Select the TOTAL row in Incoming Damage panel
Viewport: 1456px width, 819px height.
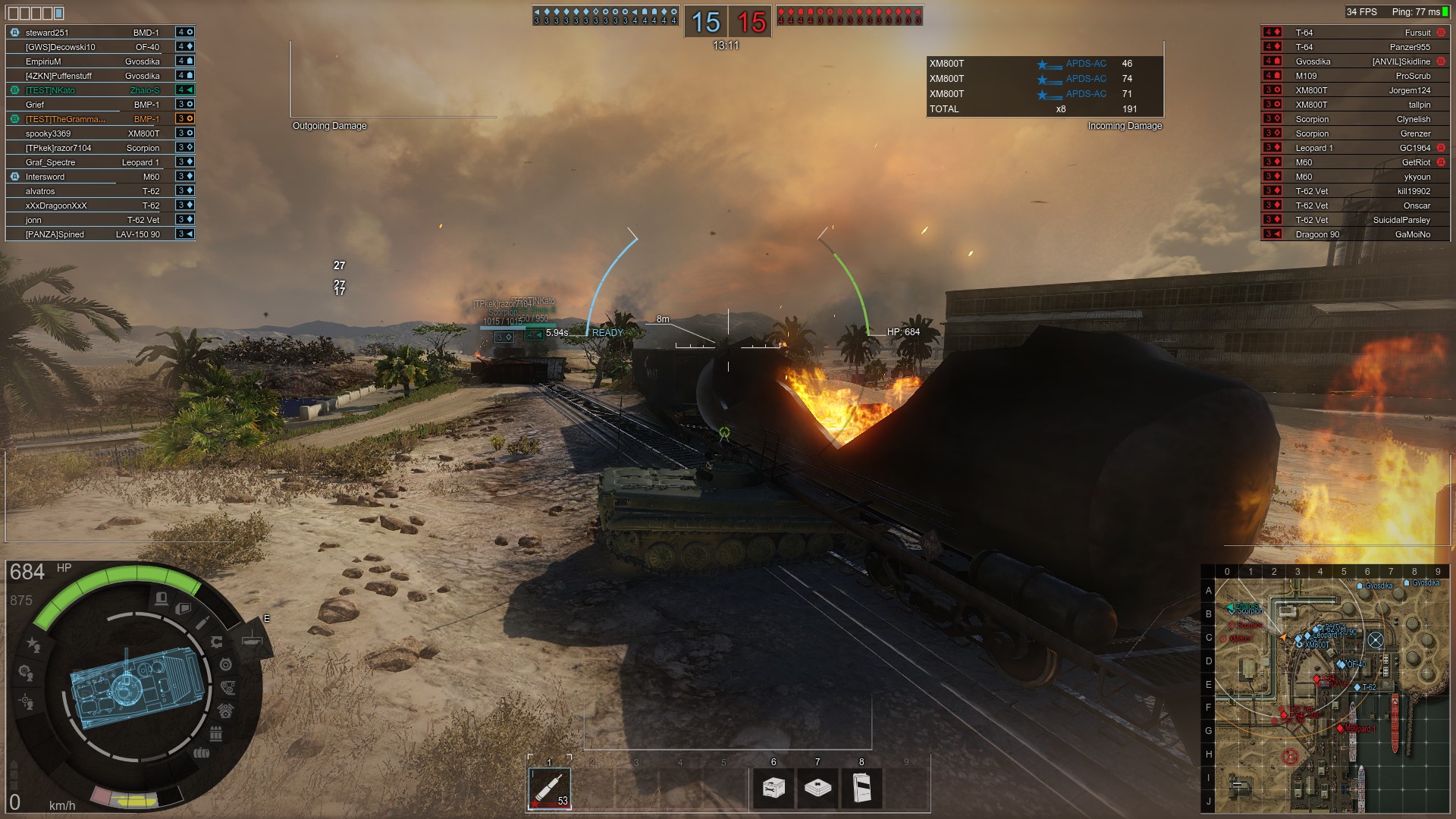[1045, 109]
